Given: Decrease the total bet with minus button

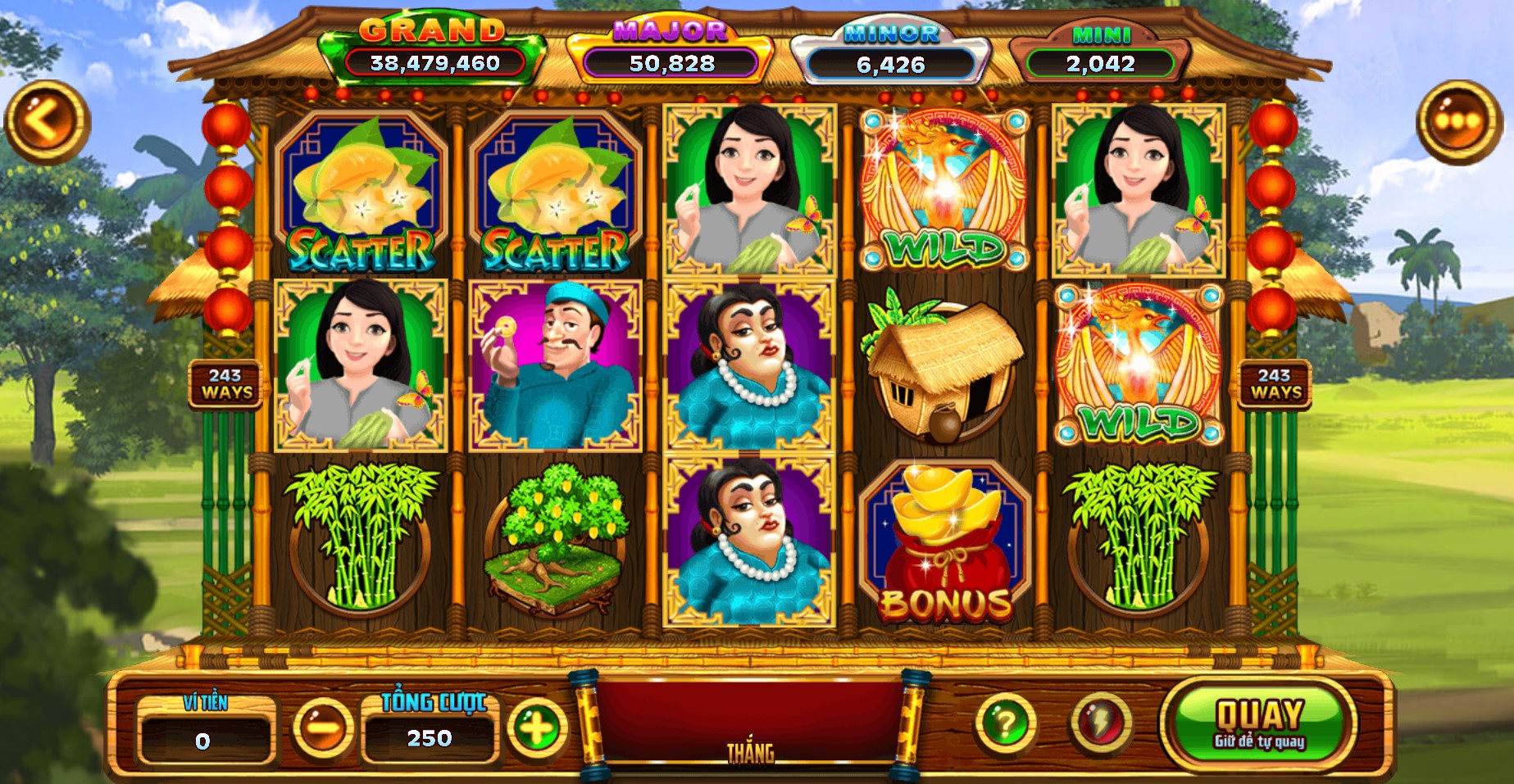Looking at the screenshot, I should pos(321,726).
